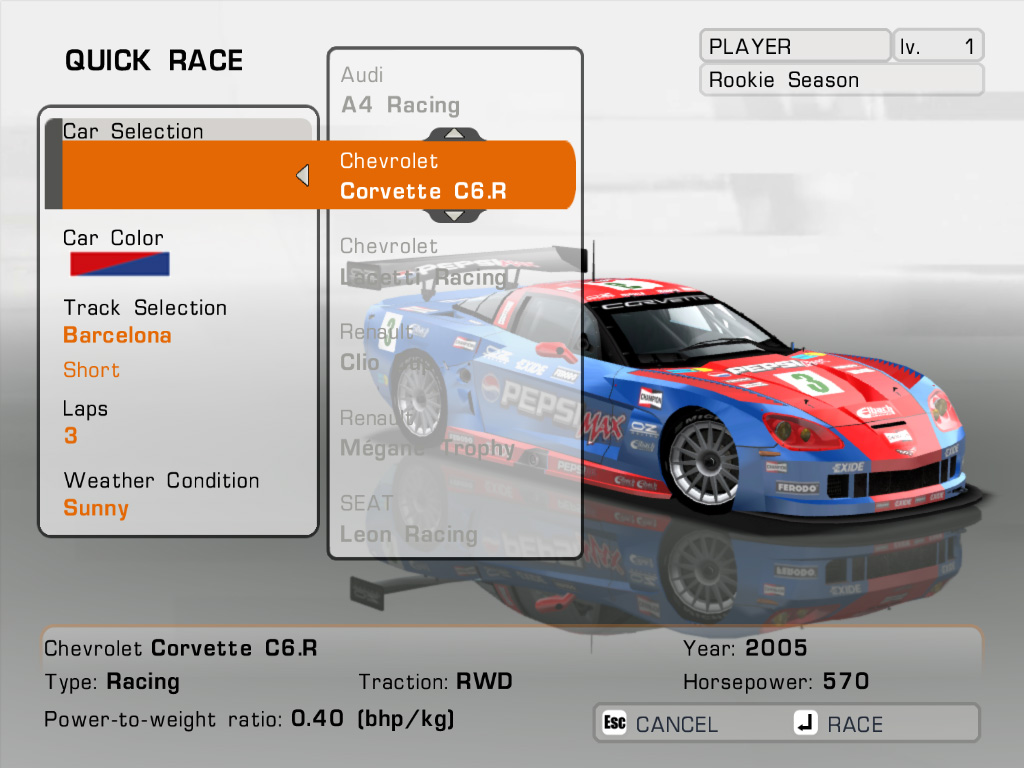1024x768 pixels.
Task: Click the left arrow beside Chevrolet
Action: click(302, 176)
